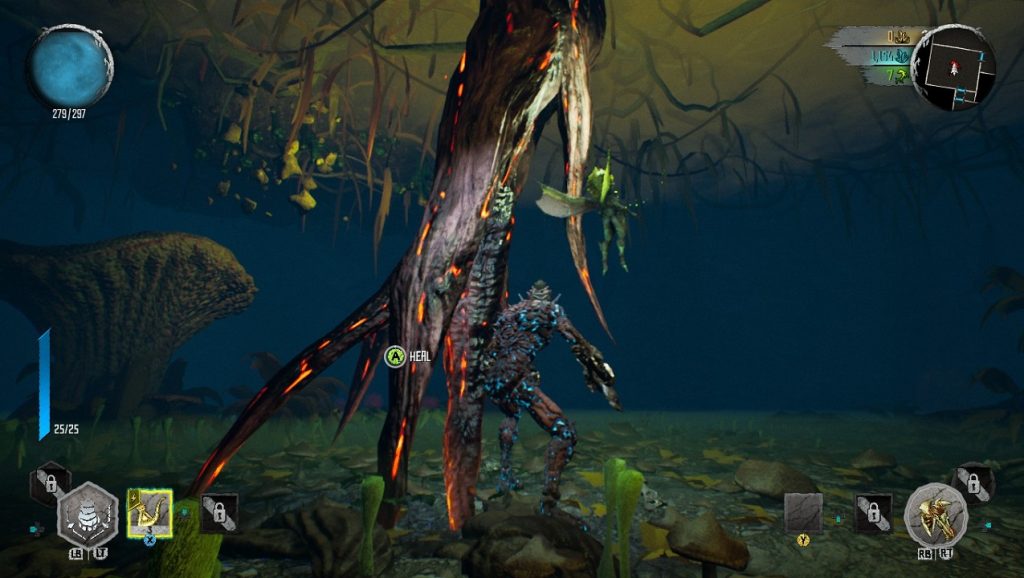Select the empty stone slot above Y
This screenshot has height=578, width=1024.
click(x=802, y=512)
